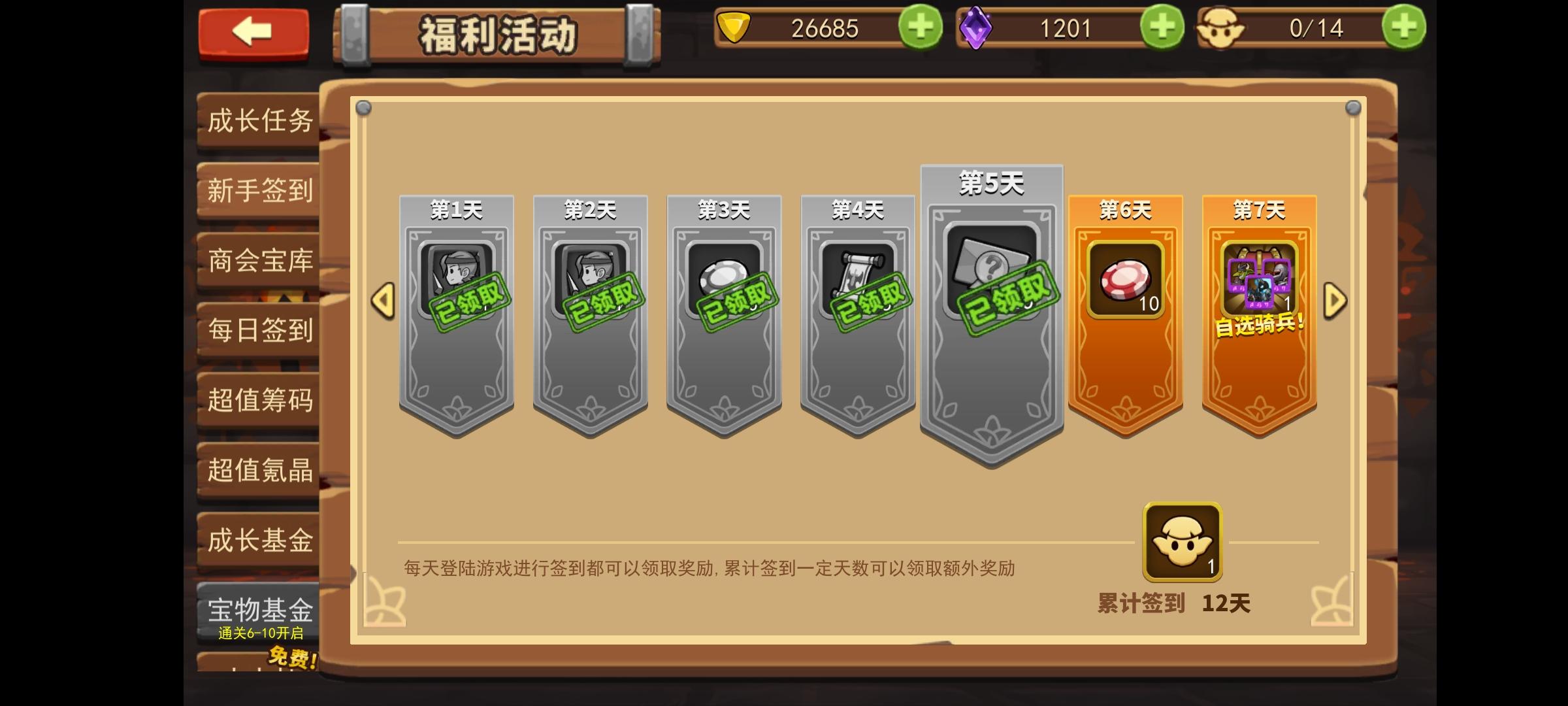This screenshot has width=1568, height=706.
Task: Tap the purple crystal currency icon
Action: (978, 29)
